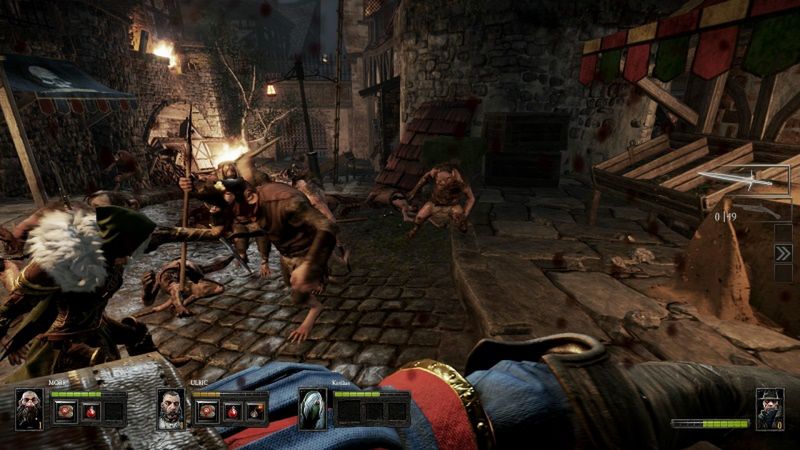Click the player's hat-wearing character portrait
The image size is (800, 450).
pyautogui.click(x=768, y=407)
